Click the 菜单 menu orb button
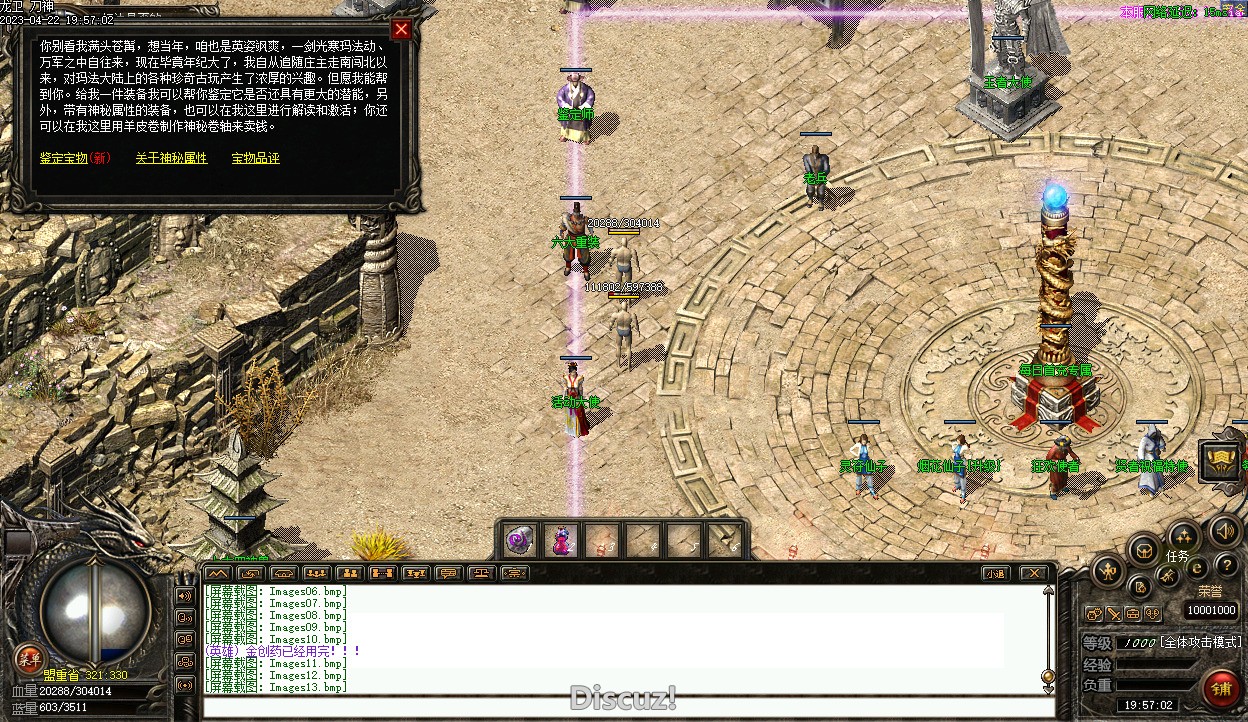1248x722 pixels. click(28, 658)
